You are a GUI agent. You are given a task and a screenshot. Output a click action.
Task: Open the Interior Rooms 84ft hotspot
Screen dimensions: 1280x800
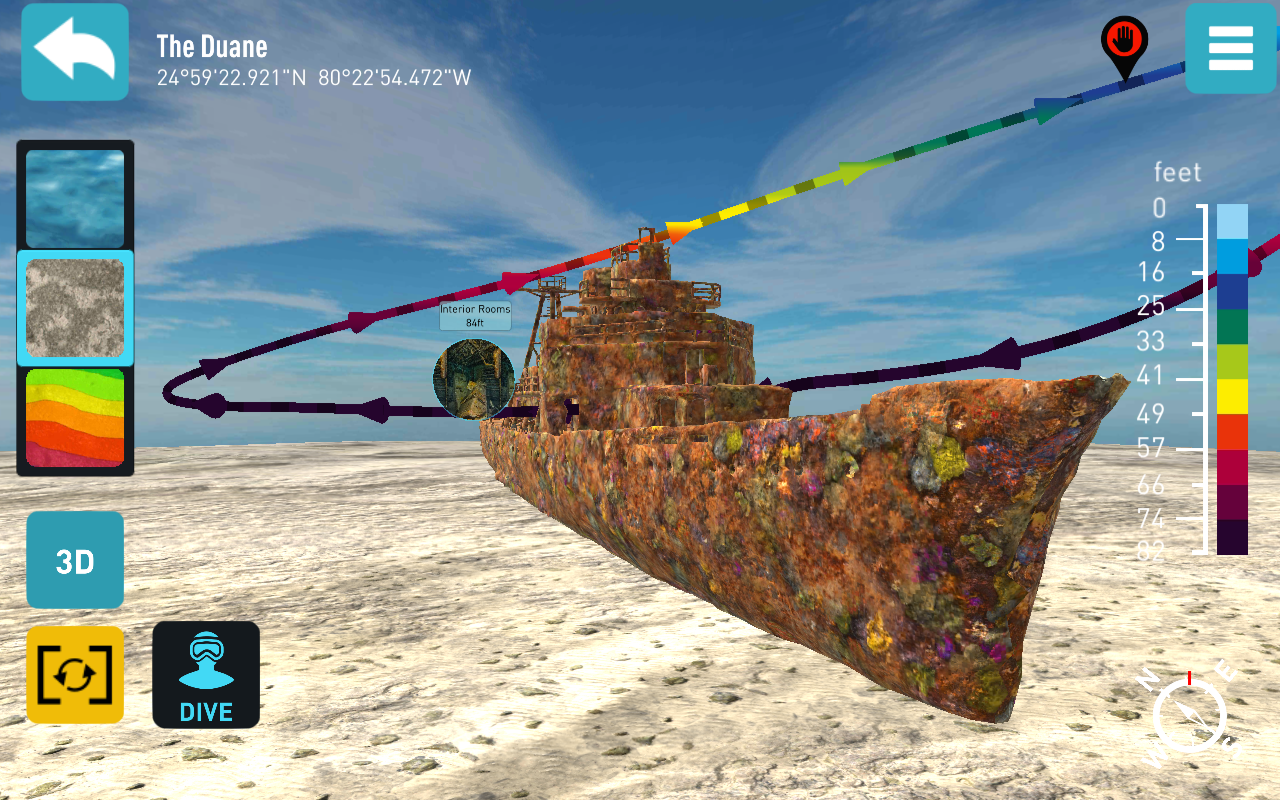(474, 380)
